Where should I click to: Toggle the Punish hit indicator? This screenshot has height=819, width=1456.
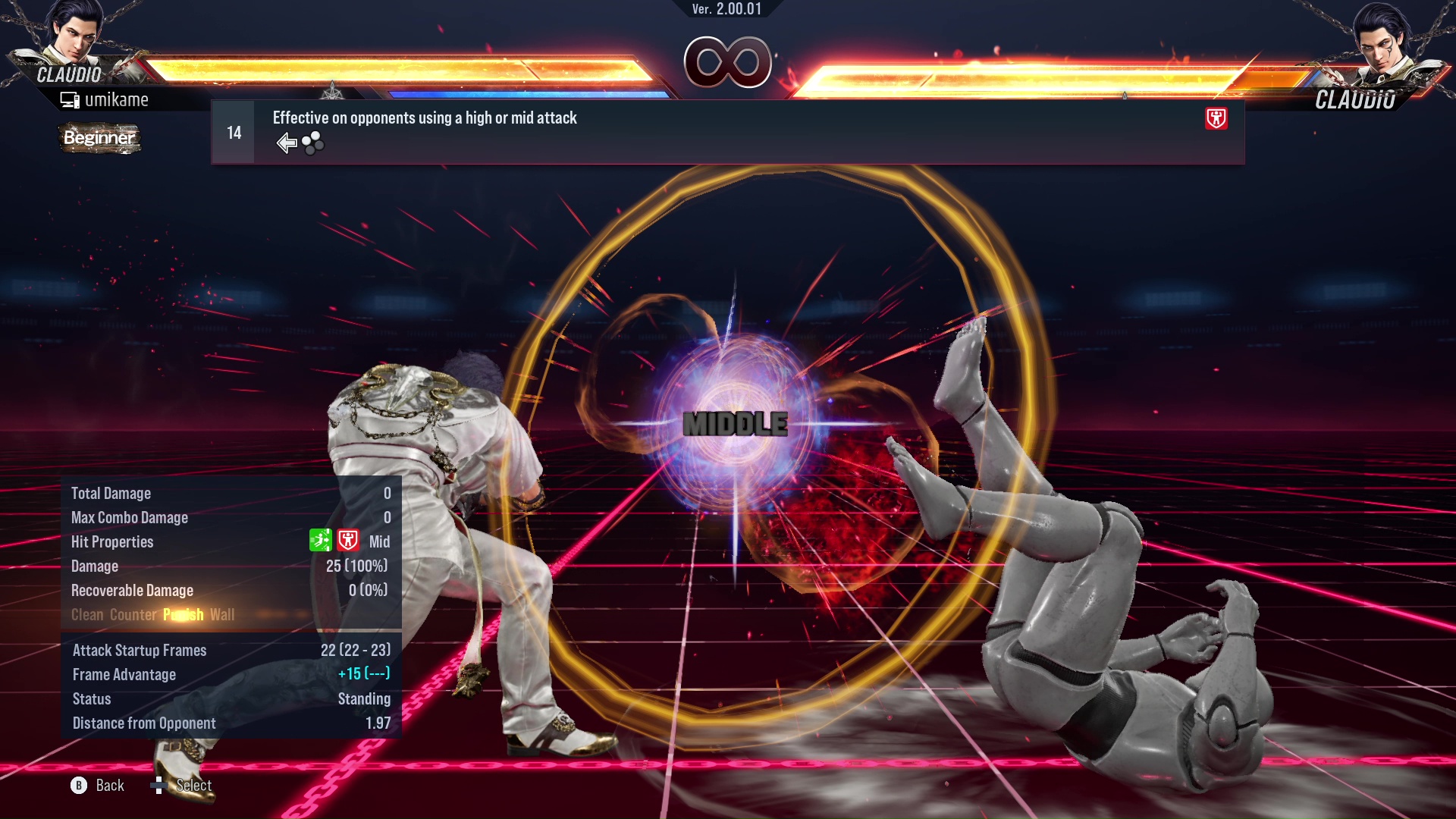point(182,614)
